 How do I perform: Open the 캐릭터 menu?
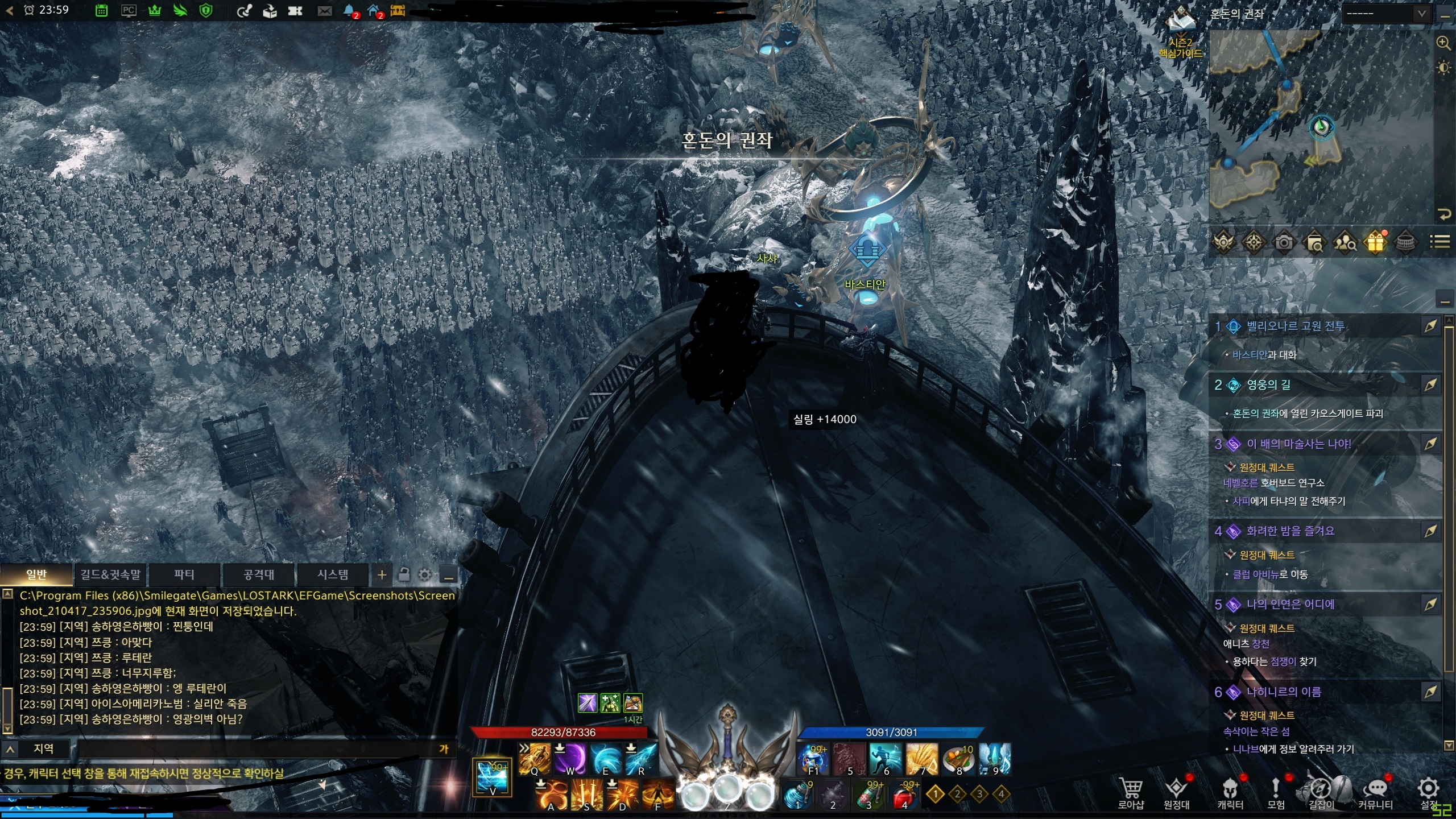point(1230,792)
